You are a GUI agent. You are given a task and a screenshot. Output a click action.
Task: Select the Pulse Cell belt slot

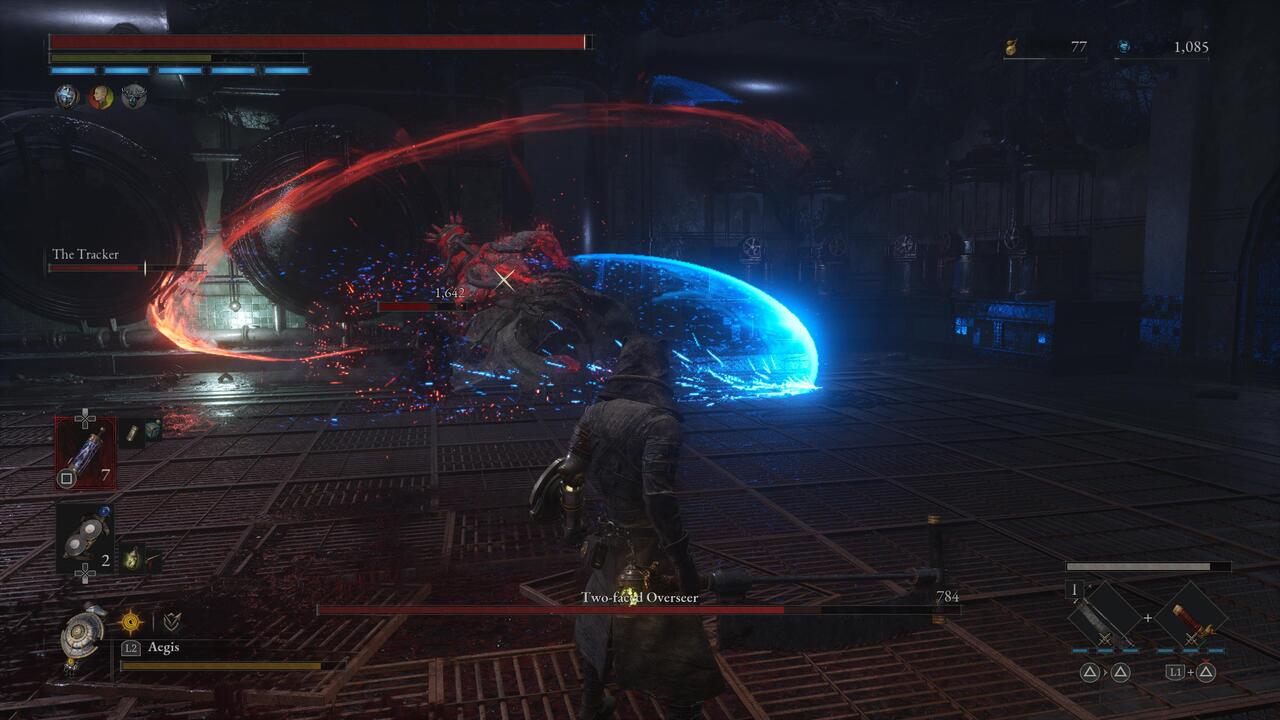tap(85, 452)
